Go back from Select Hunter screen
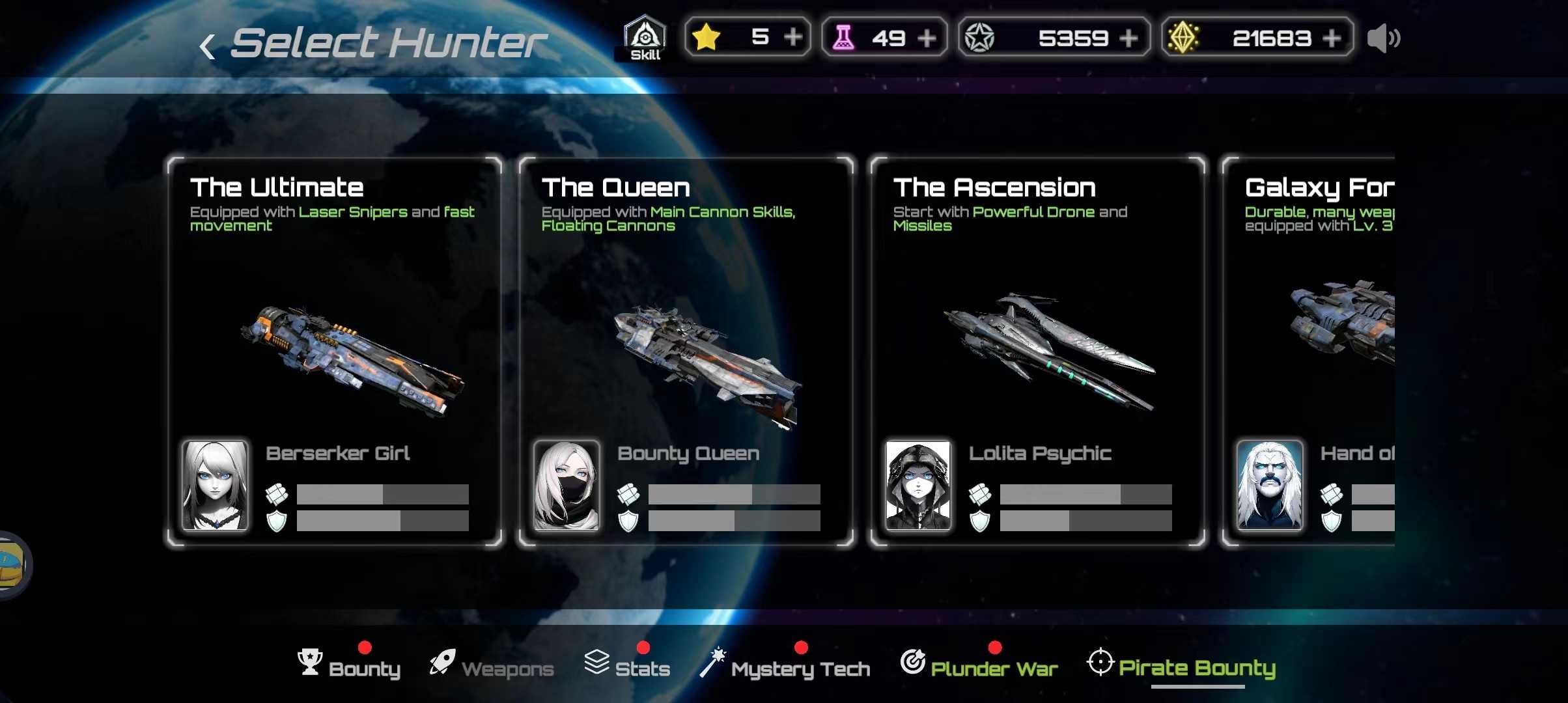 coord(208,46)
